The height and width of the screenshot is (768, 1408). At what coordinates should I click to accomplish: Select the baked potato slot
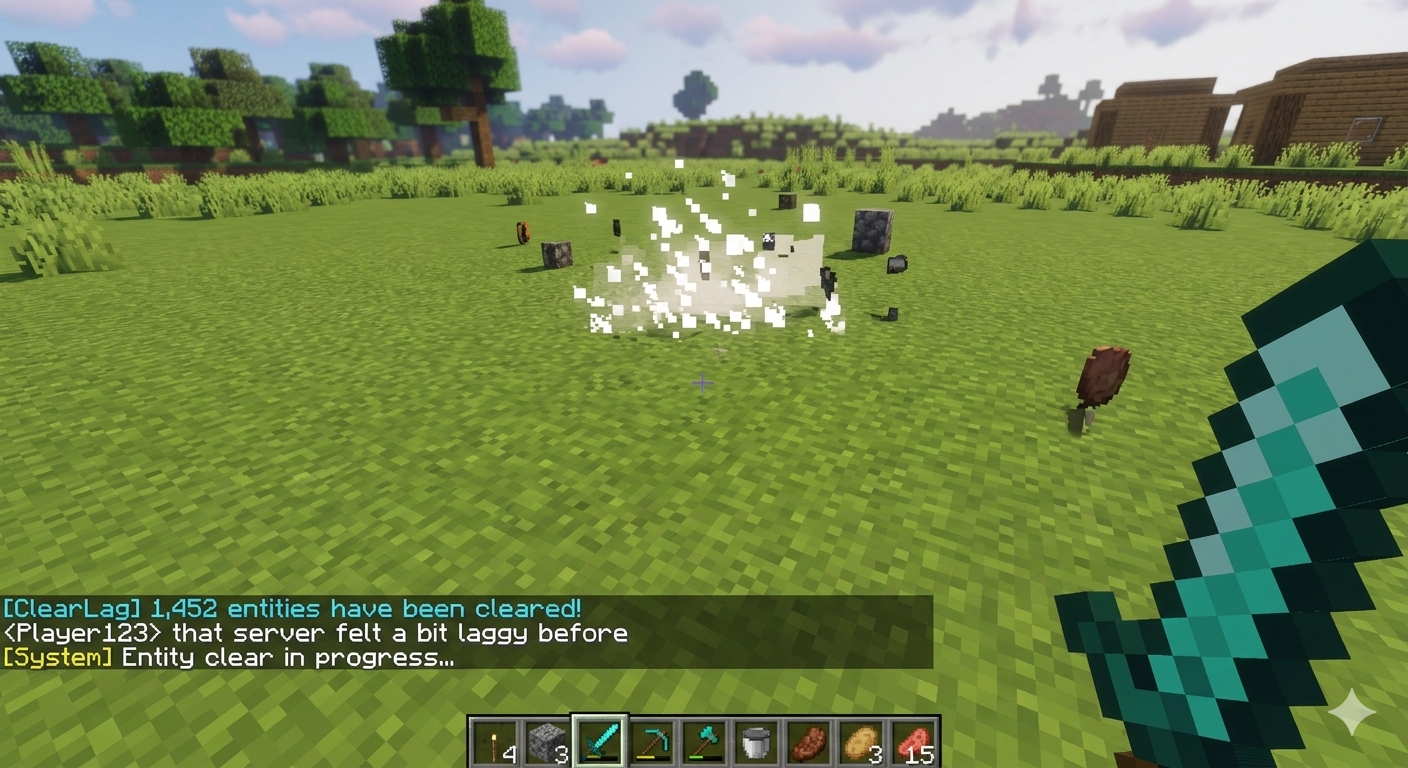click(x=860, y=743)
